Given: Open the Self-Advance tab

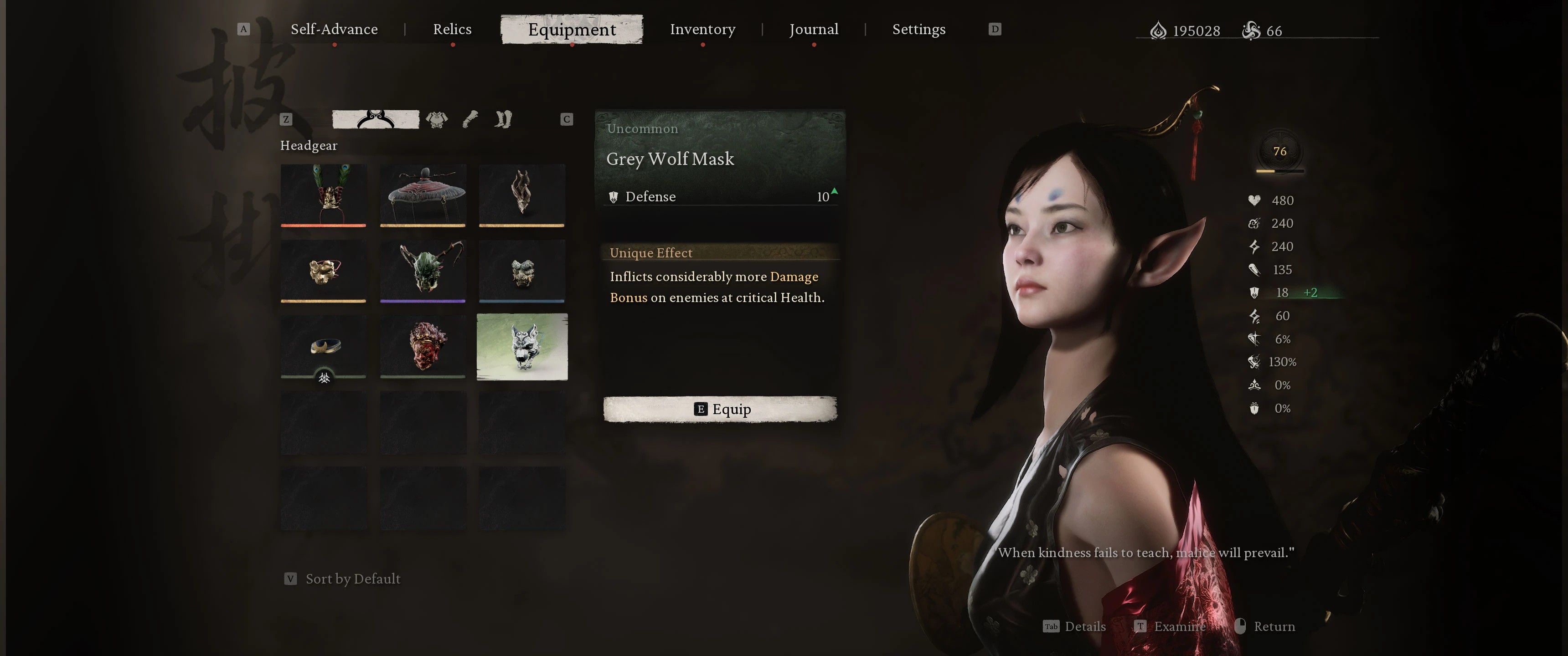Looking at the screenshot, I should coord(334,29).
